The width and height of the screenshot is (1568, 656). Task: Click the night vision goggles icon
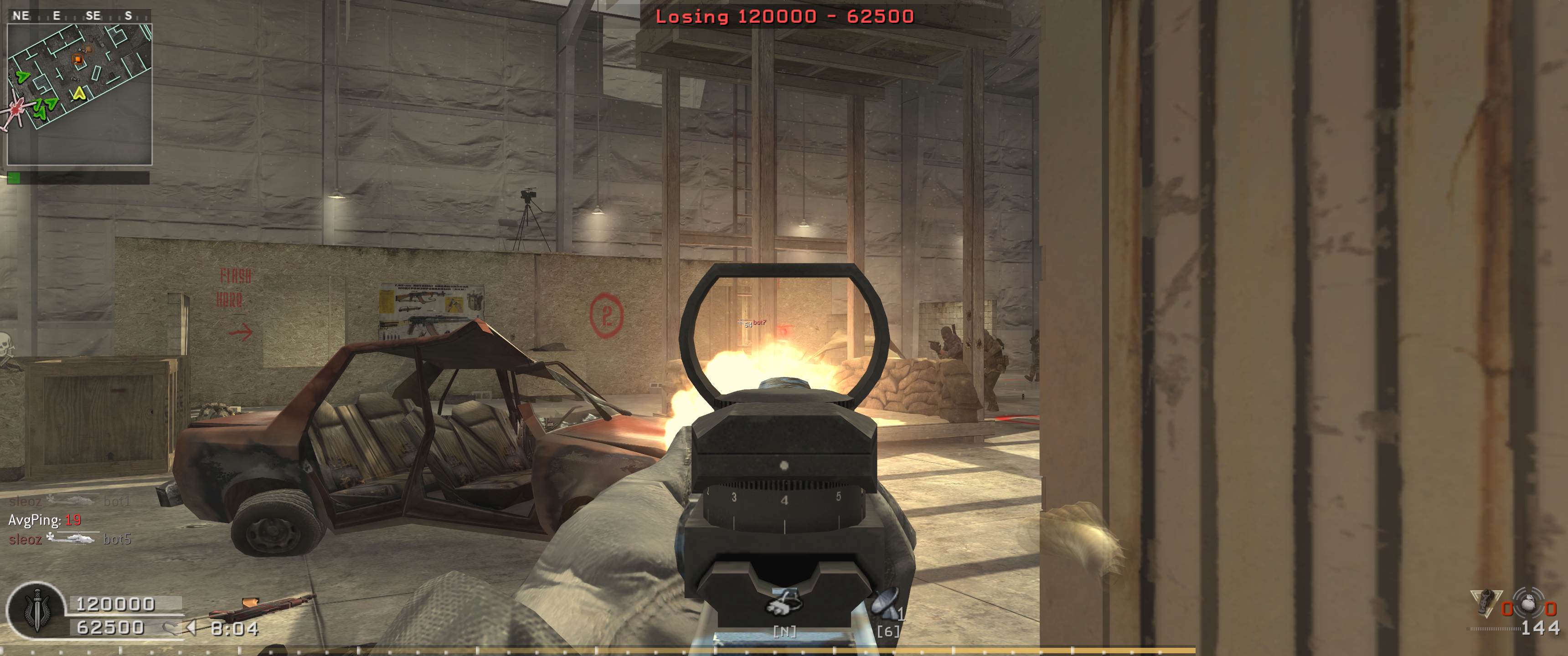[784, 601]
